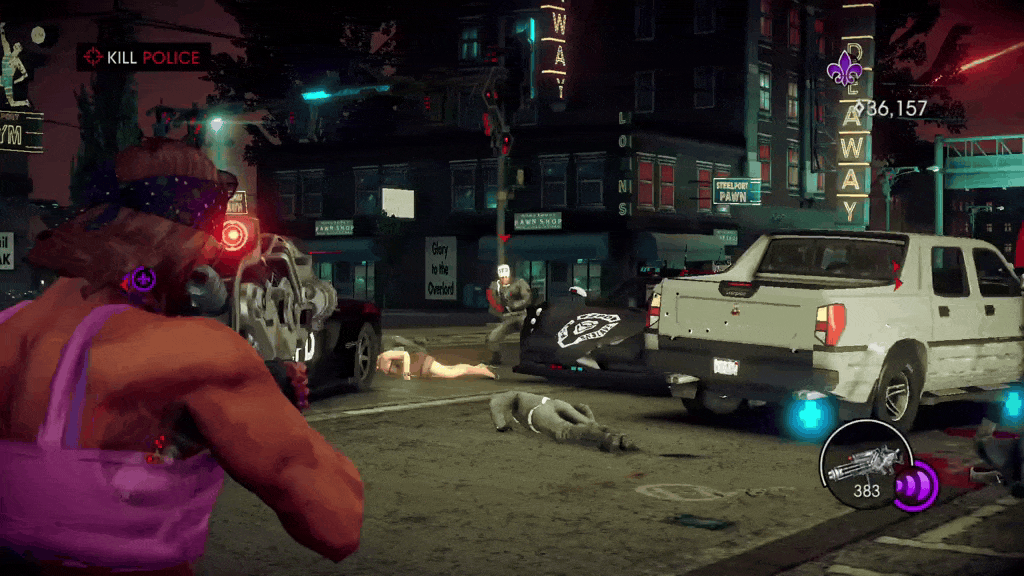Click the purple Saints fleur-de-lis emblem
The image size is (1024, 576).
click(x=843, y=68)
